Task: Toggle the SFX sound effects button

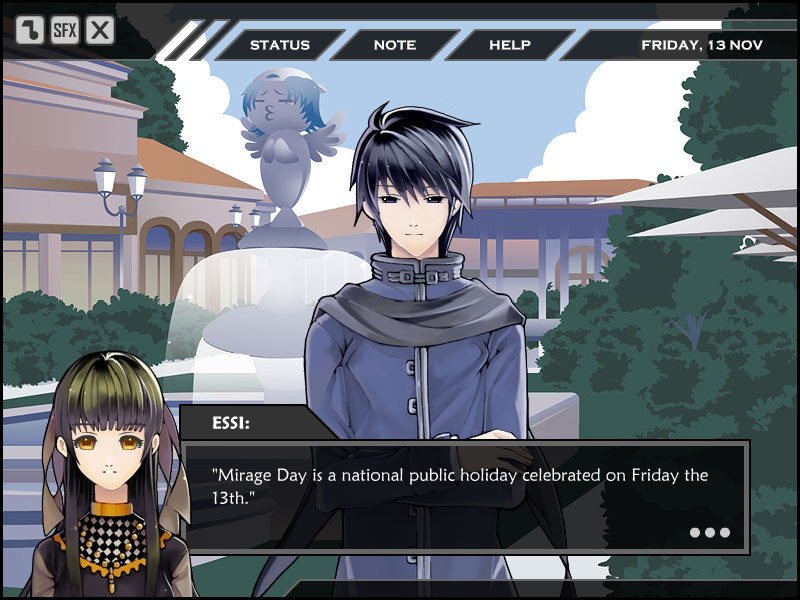Action: 65,30
